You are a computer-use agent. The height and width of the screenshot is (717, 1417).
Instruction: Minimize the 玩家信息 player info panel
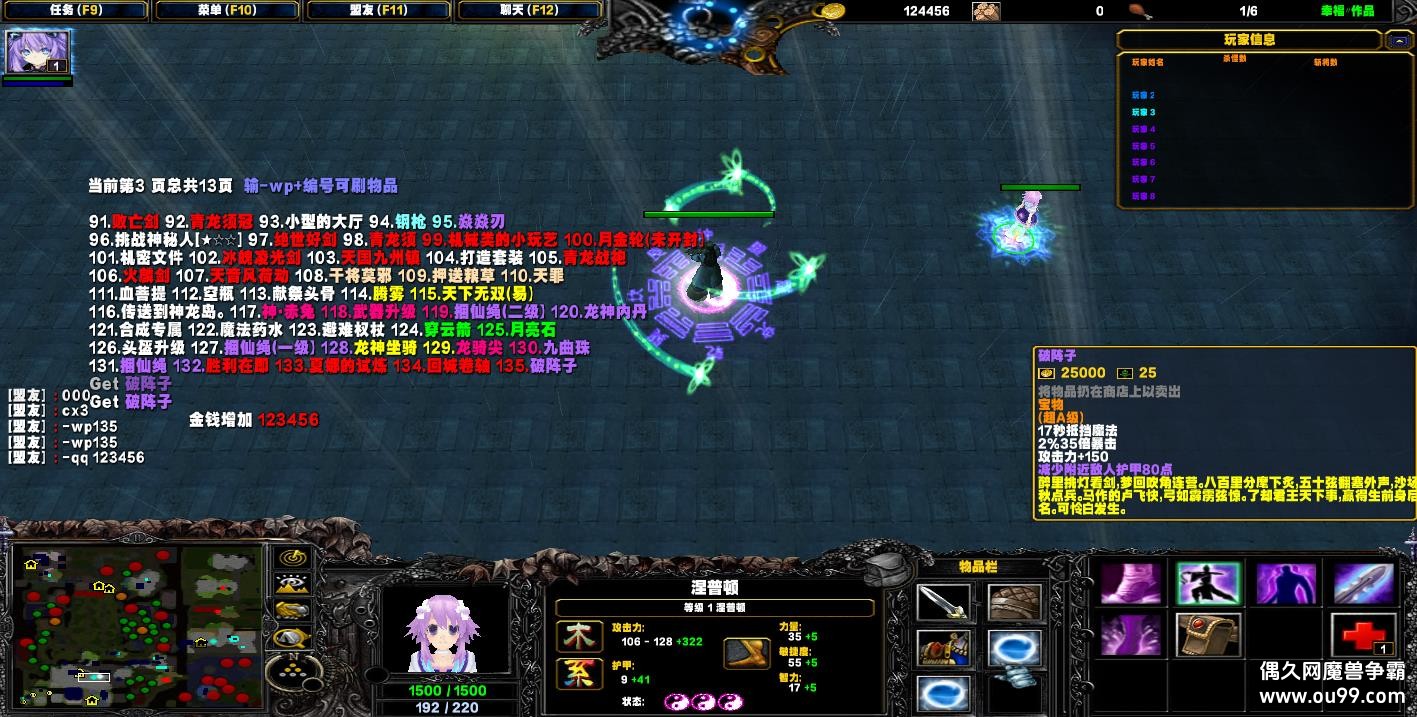point(1397,40)
